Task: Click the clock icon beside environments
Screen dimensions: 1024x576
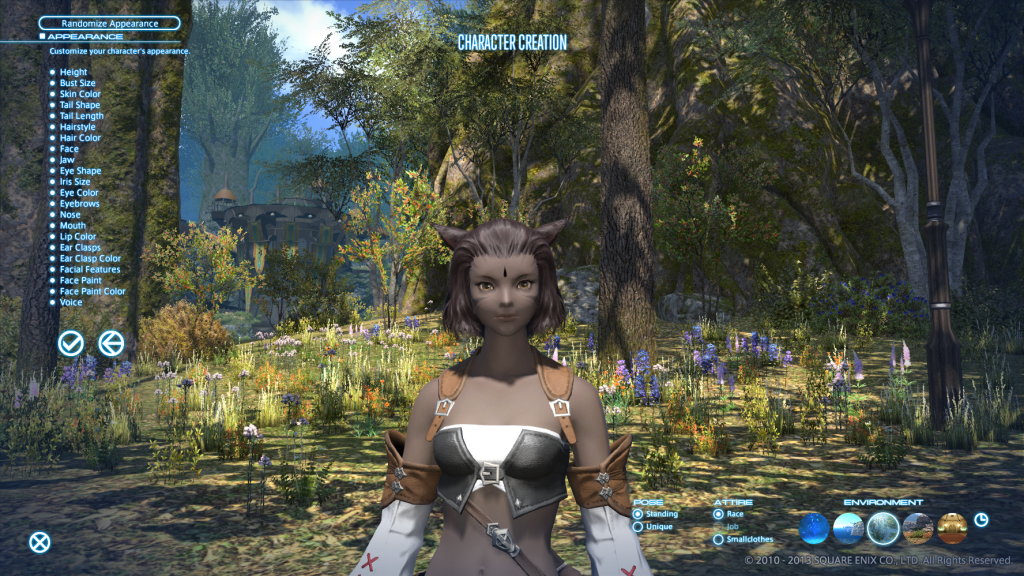Action: tap(981, 519)
